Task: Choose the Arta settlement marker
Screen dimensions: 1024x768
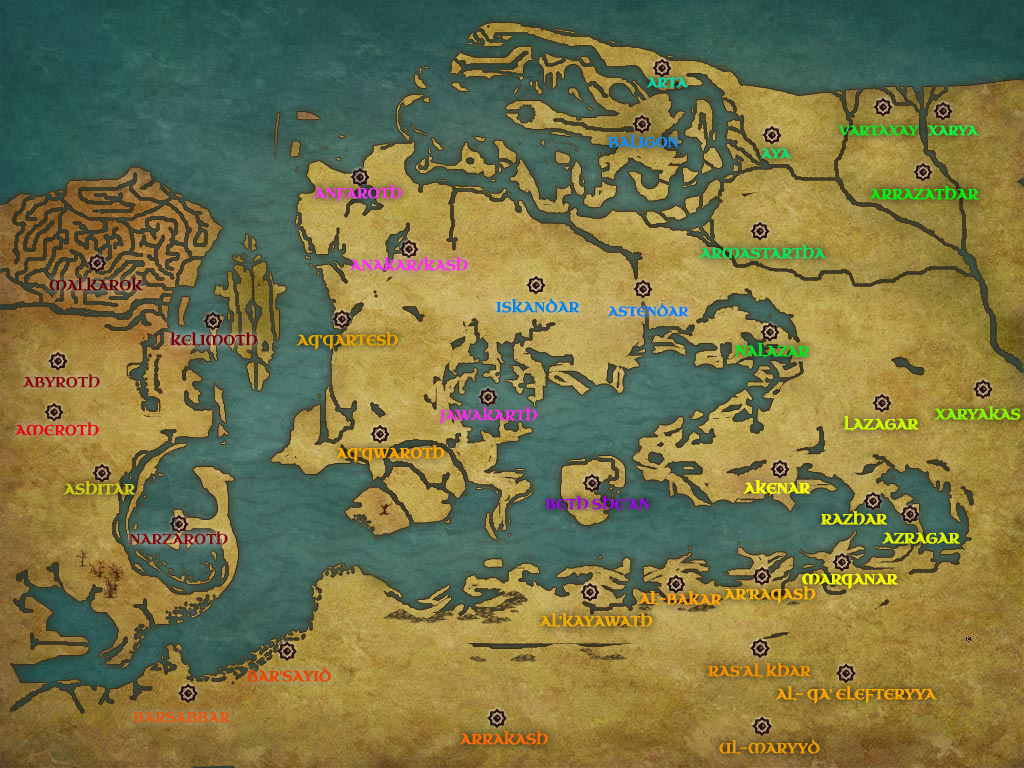Action: [x=661, y=67]
